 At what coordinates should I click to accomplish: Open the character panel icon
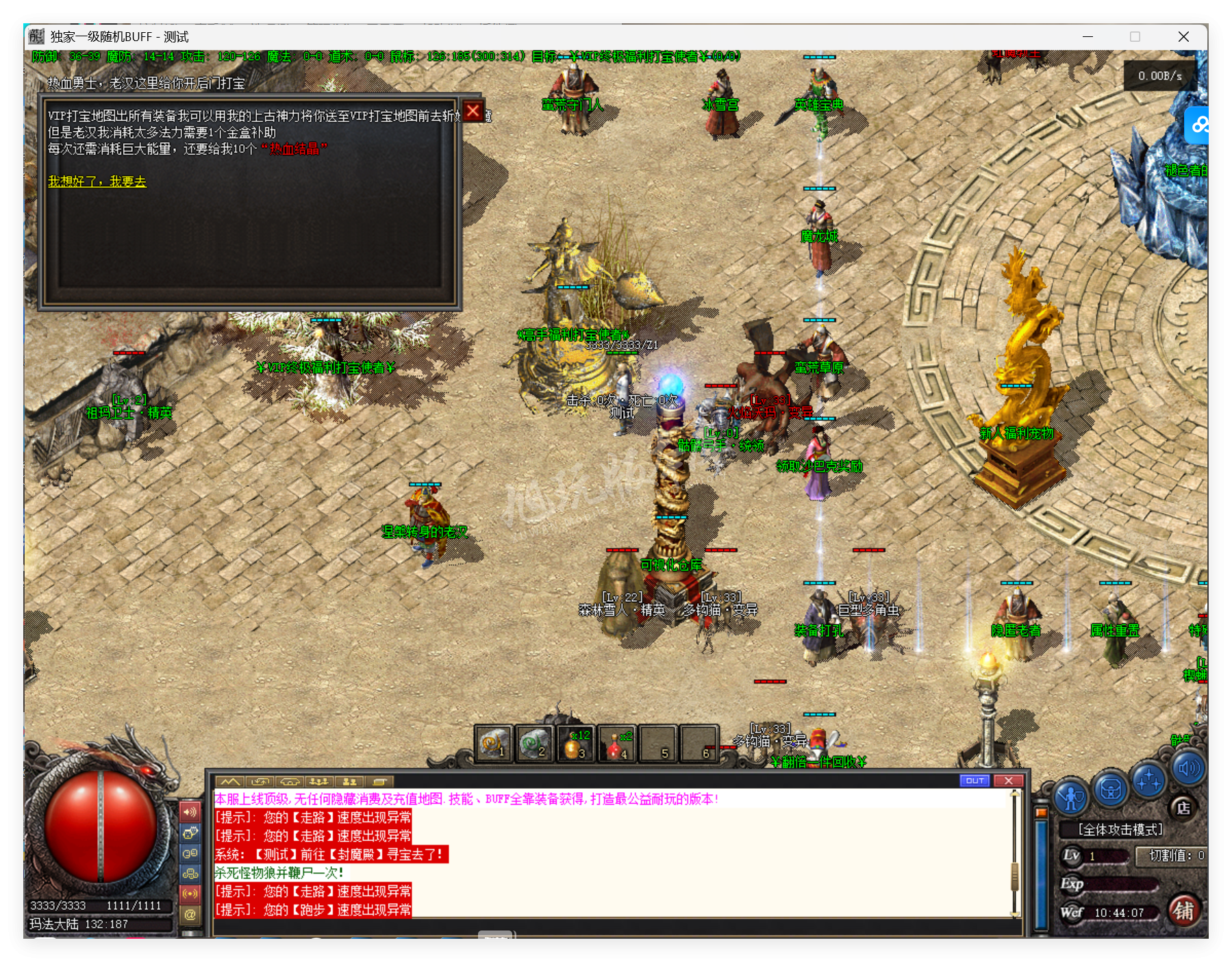pos(1071,795)
